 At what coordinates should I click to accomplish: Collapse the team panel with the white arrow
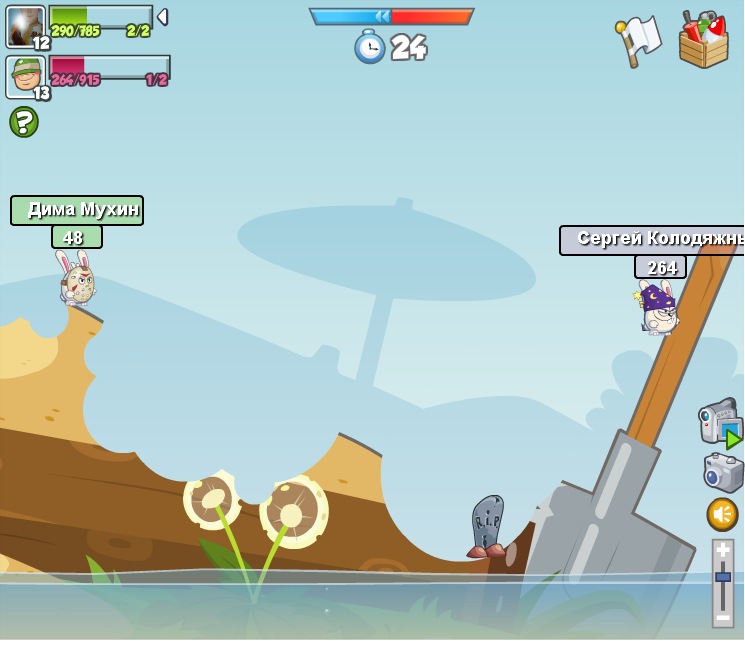(162, 17)
